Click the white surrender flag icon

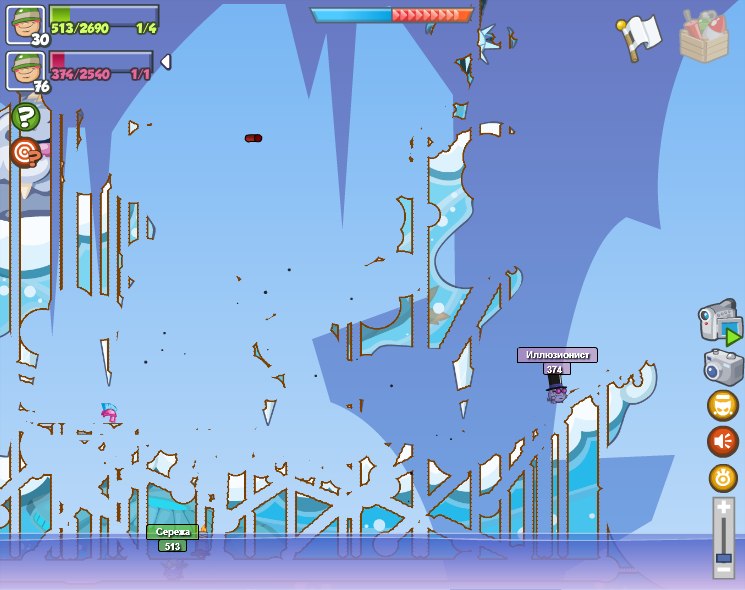coord(640,38)
